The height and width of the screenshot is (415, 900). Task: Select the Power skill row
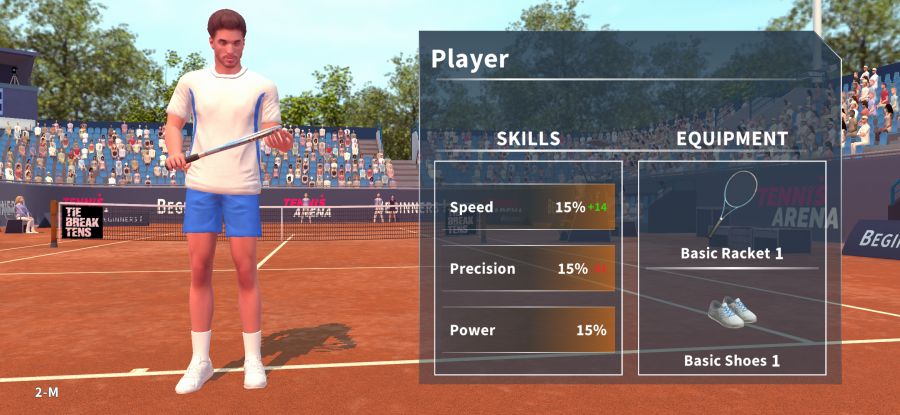click(528, 330)
